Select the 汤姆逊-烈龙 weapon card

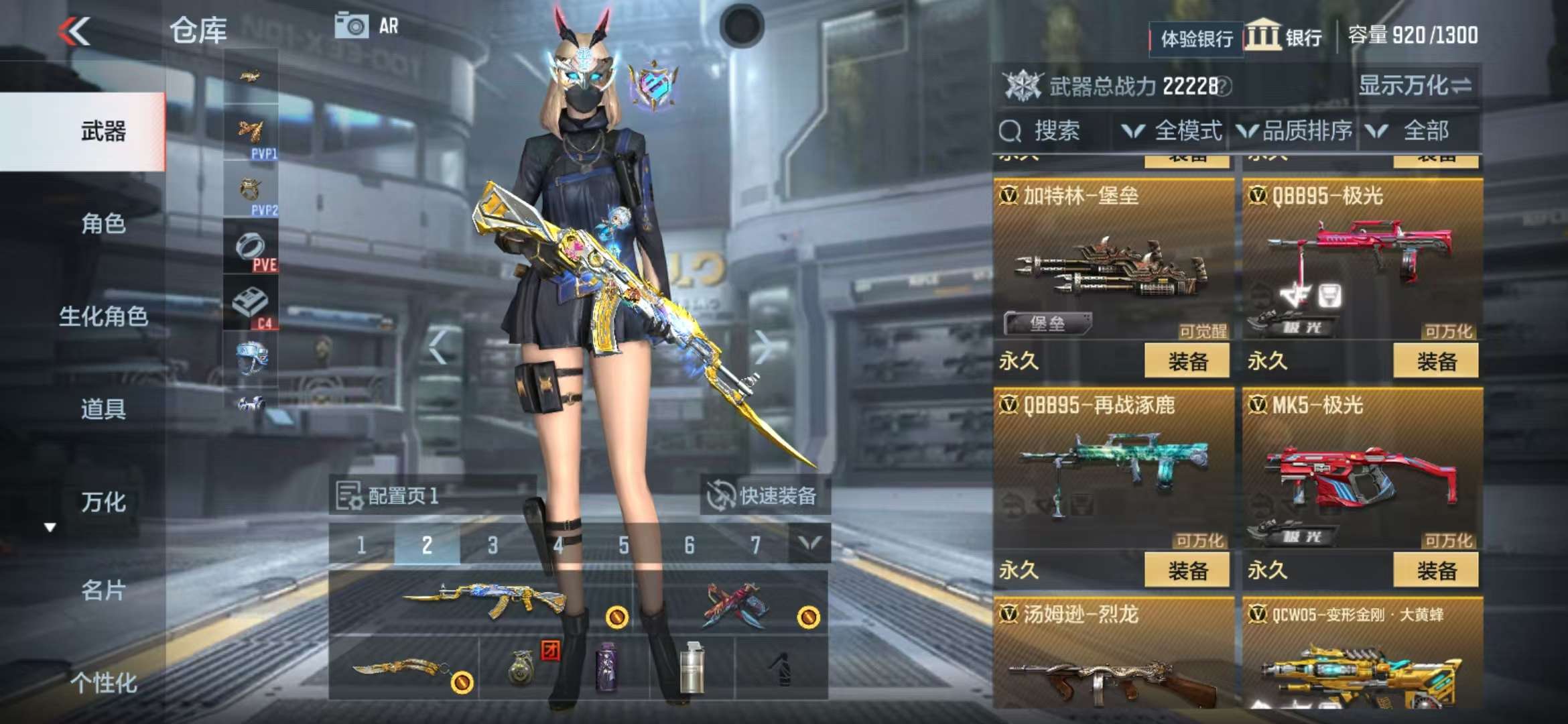[1113, 657]
